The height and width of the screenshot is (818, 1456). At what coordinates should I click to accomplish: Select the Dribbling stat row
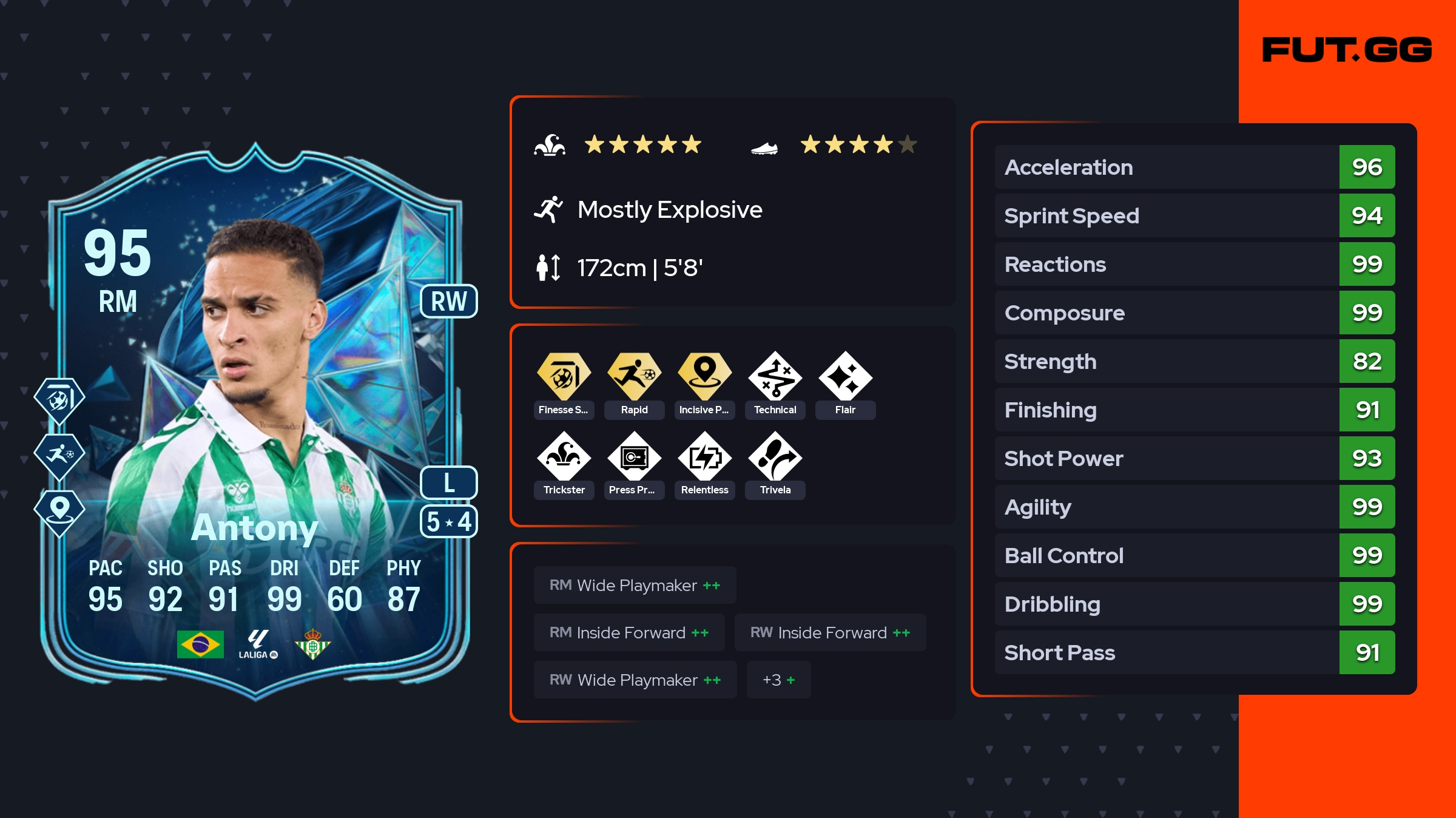tap(1194, 604)
